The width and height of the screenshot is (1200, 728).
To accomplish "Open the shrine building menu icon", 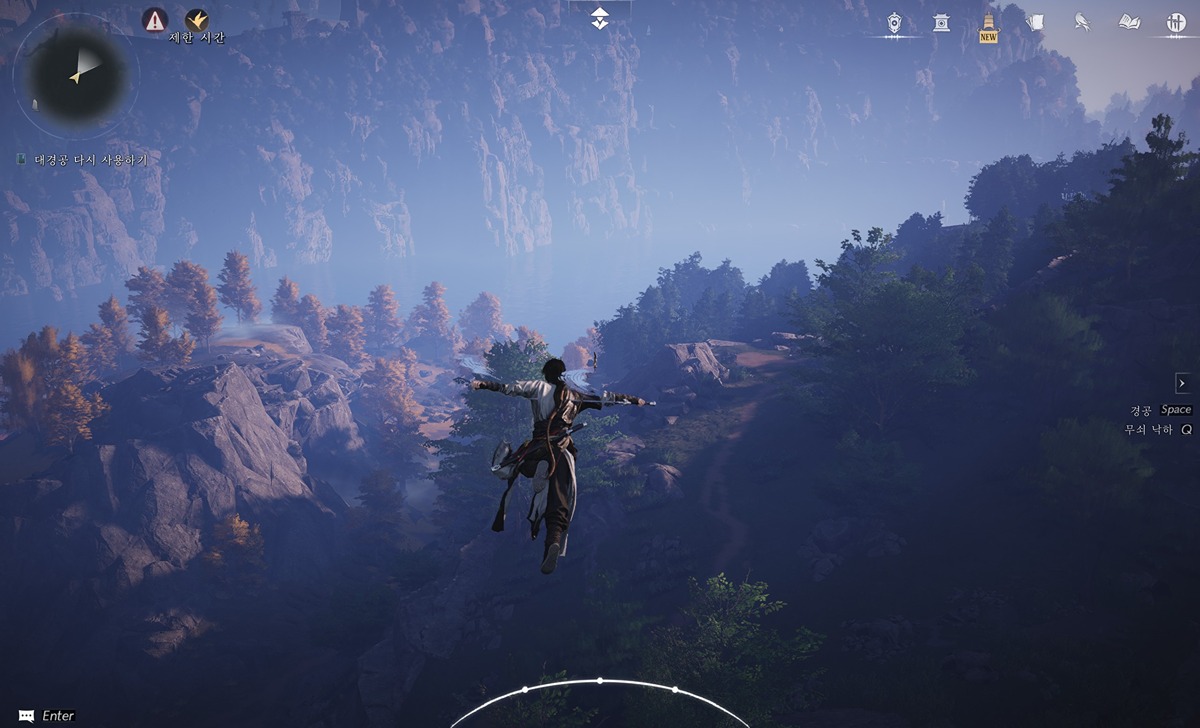I will click(x=941, y=22).
